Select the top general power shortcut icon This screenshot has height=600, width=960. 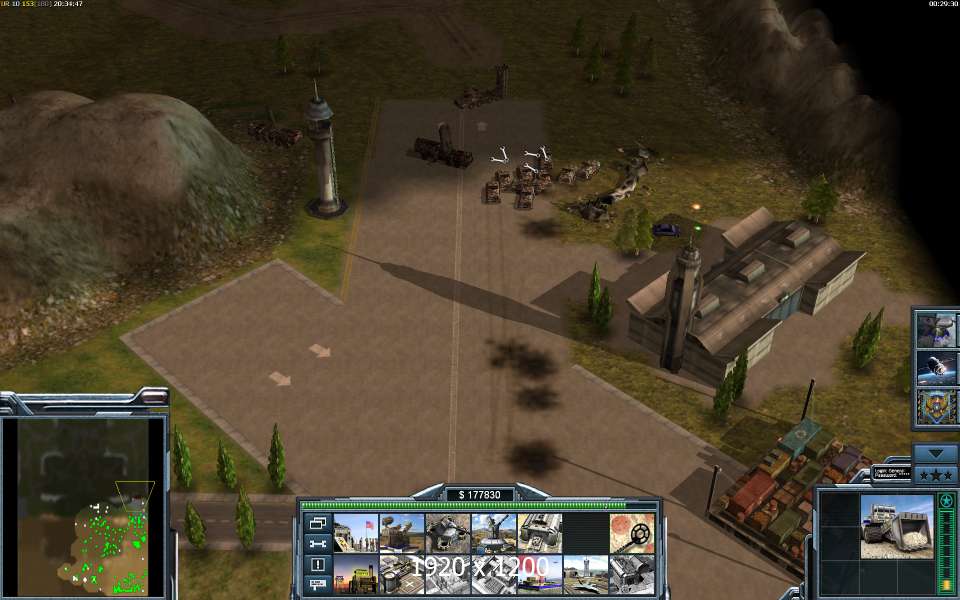(937, 328)
